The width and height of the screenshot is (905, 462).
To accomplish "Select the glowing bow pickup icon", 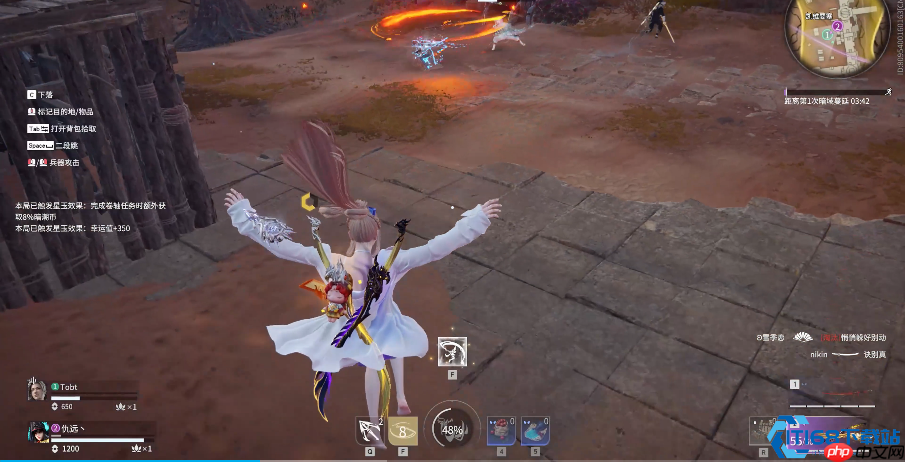I will point(454,352).
